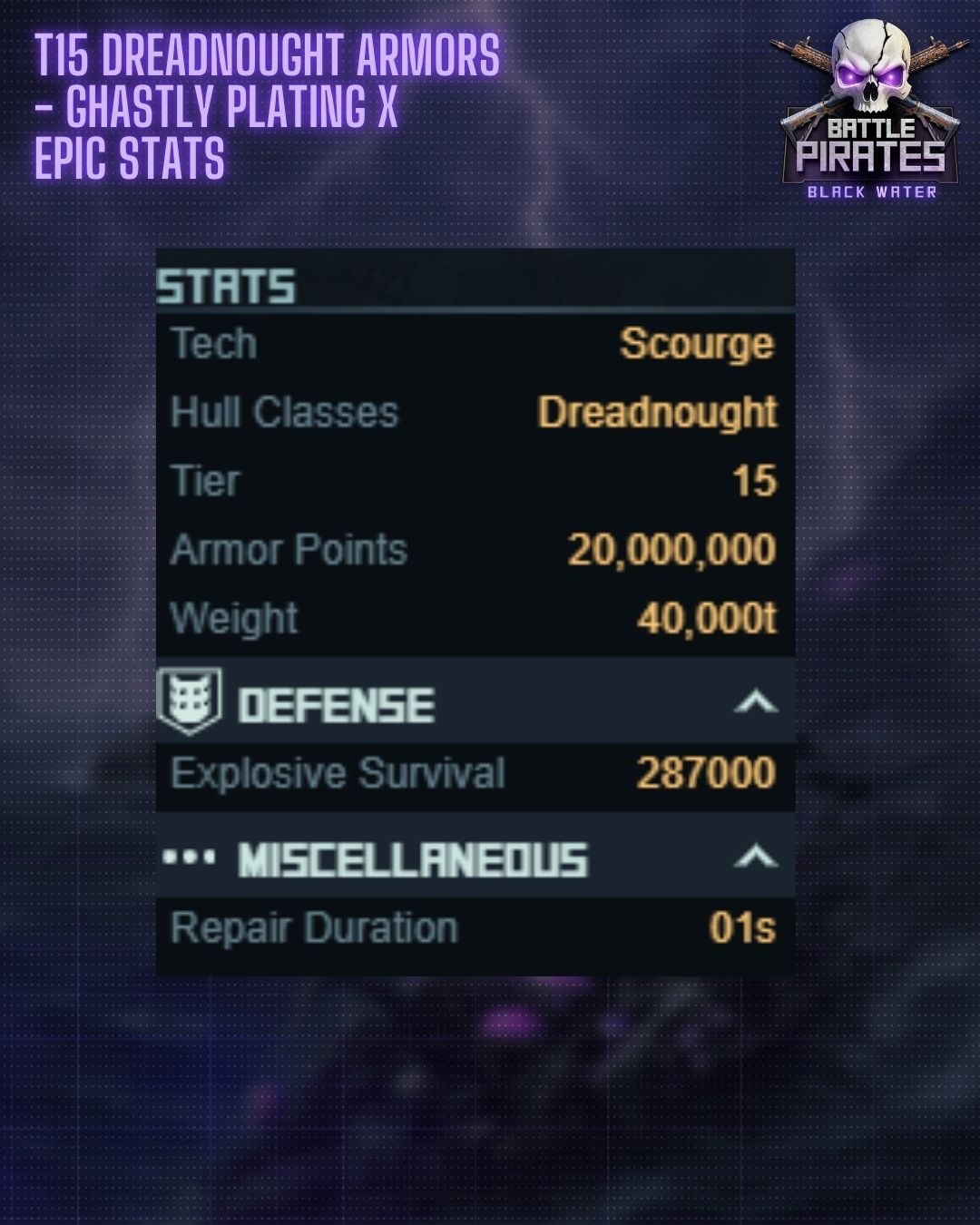Collapse the Defense stats section
The image size is (980, 1225).
[x=755, y=702]
